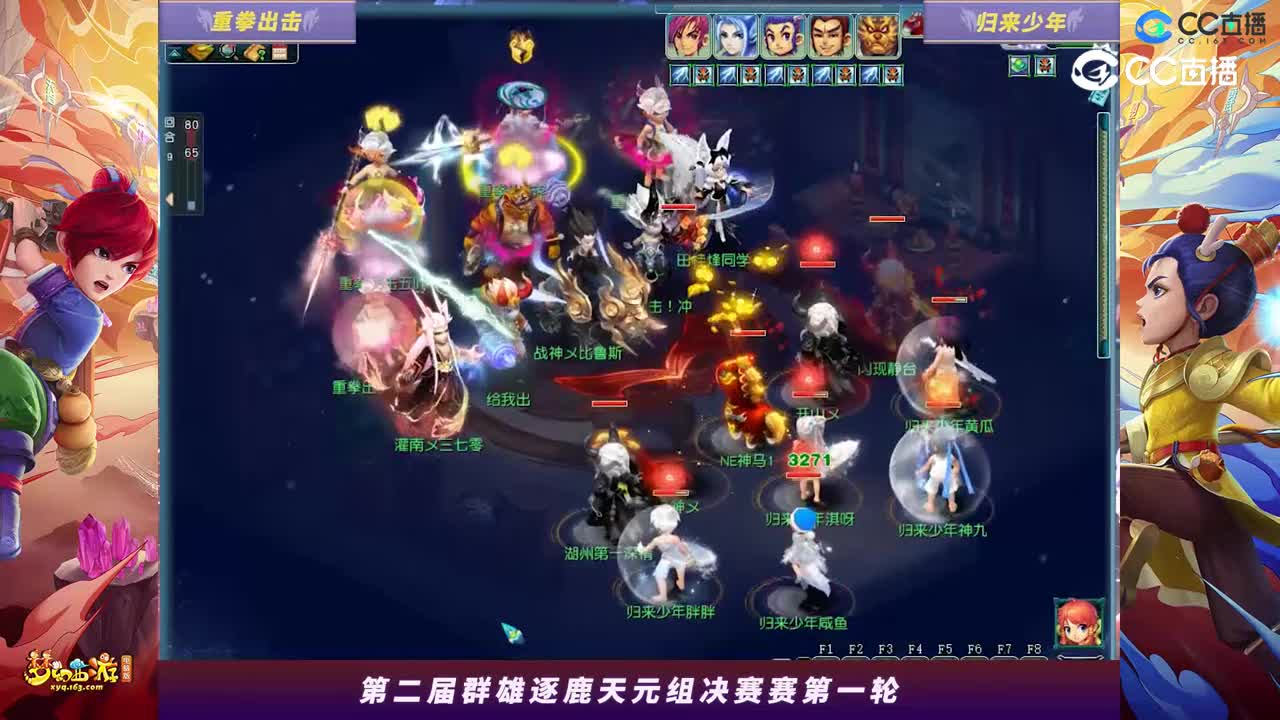
Task: Select the flower skill icon beside the green orb
Action: coord(1045,66)
